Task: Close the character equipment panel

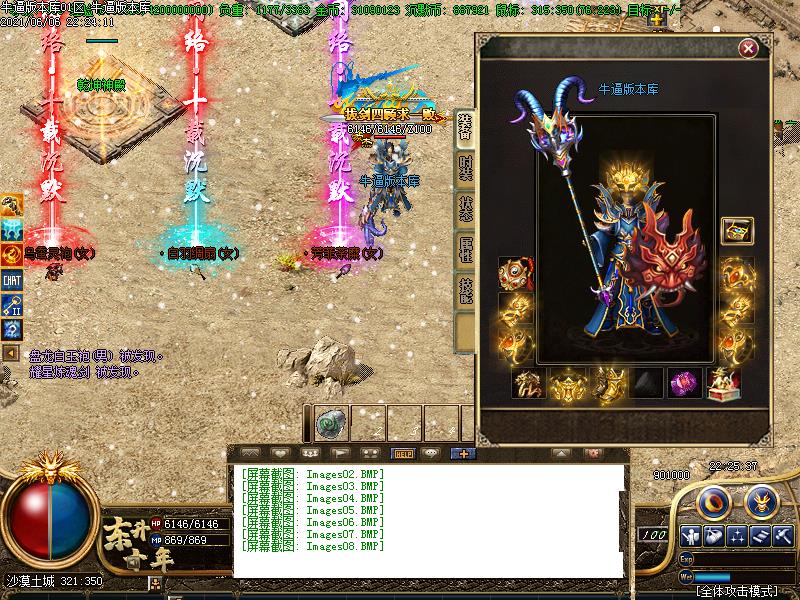Action: (748, 48)
